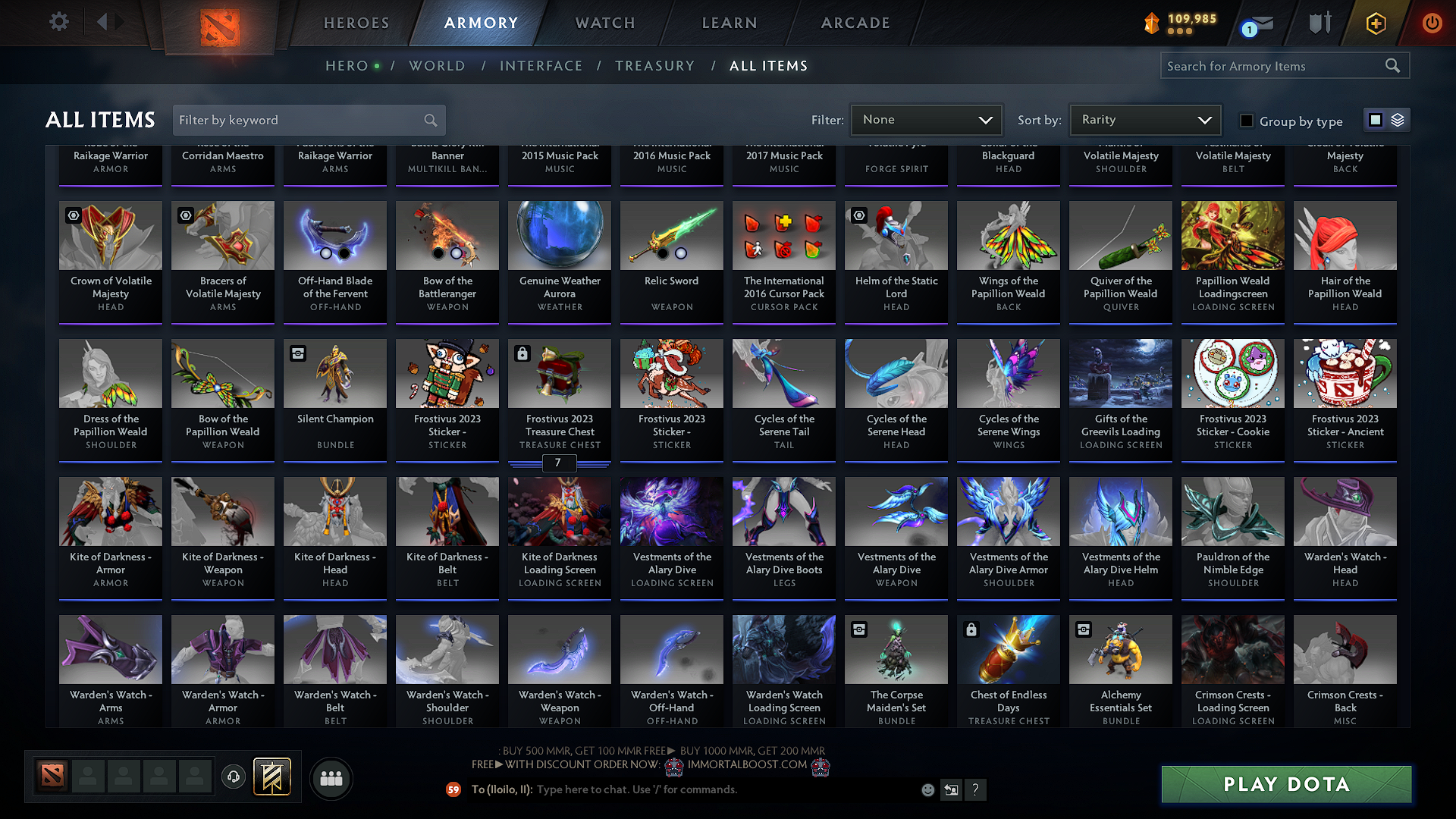Open Dota Plus gold hexagon icon
Viewport: 1456px width, 819px height.
pos(1376,23)
